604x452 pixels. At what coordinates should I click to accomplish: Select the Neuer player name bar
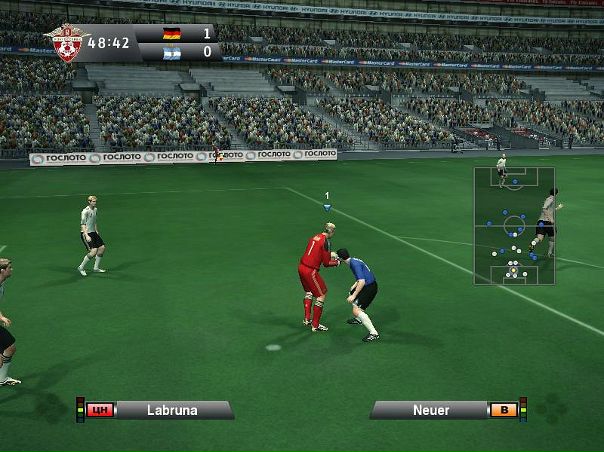pyautogui.click(x=431, y=410)
